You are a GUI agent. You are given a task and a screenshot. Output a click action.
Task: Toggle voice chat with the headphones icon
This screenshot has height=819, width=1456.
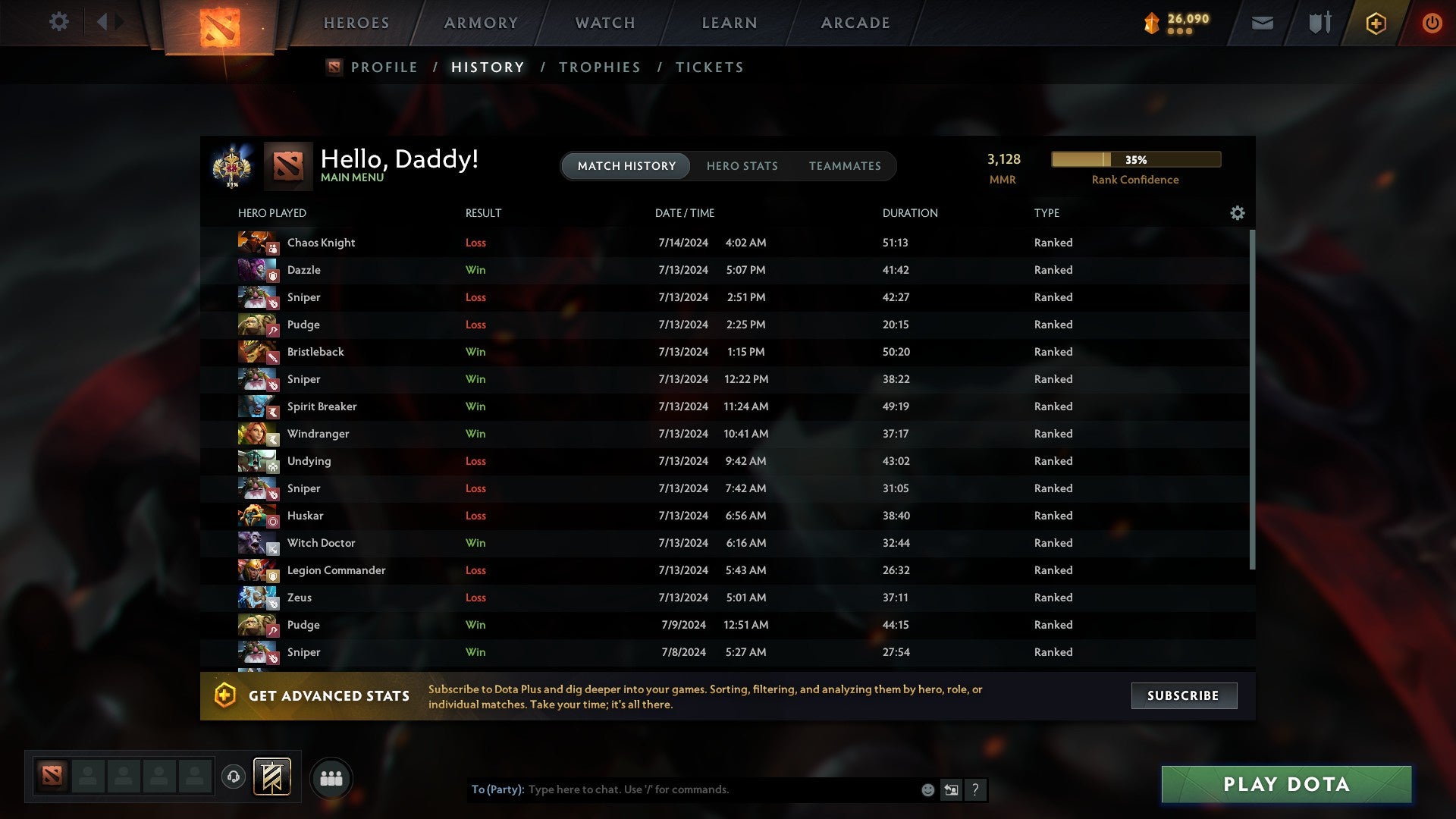point(234,777)
